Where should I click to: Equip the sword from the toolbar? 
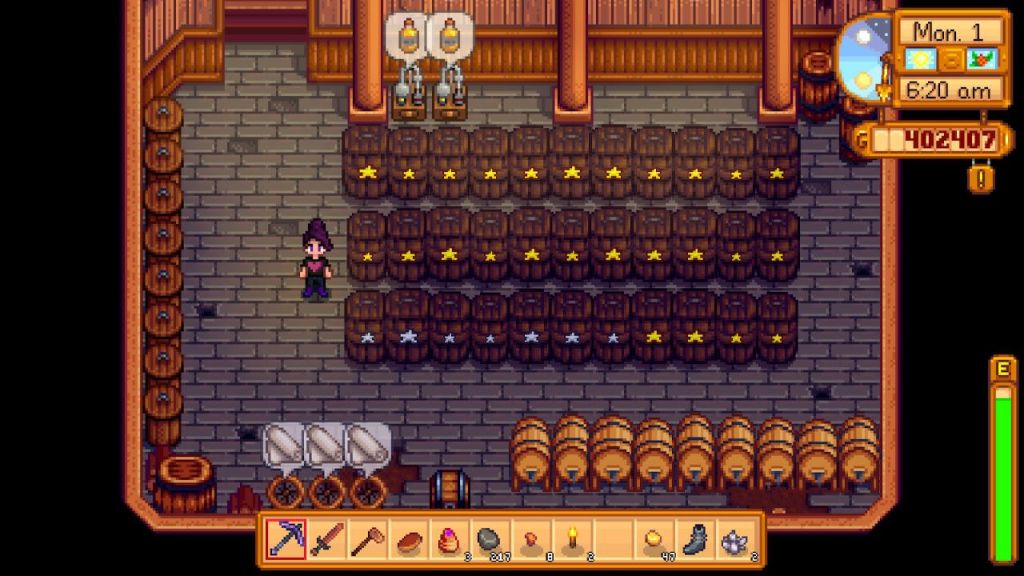coord(326,541)
